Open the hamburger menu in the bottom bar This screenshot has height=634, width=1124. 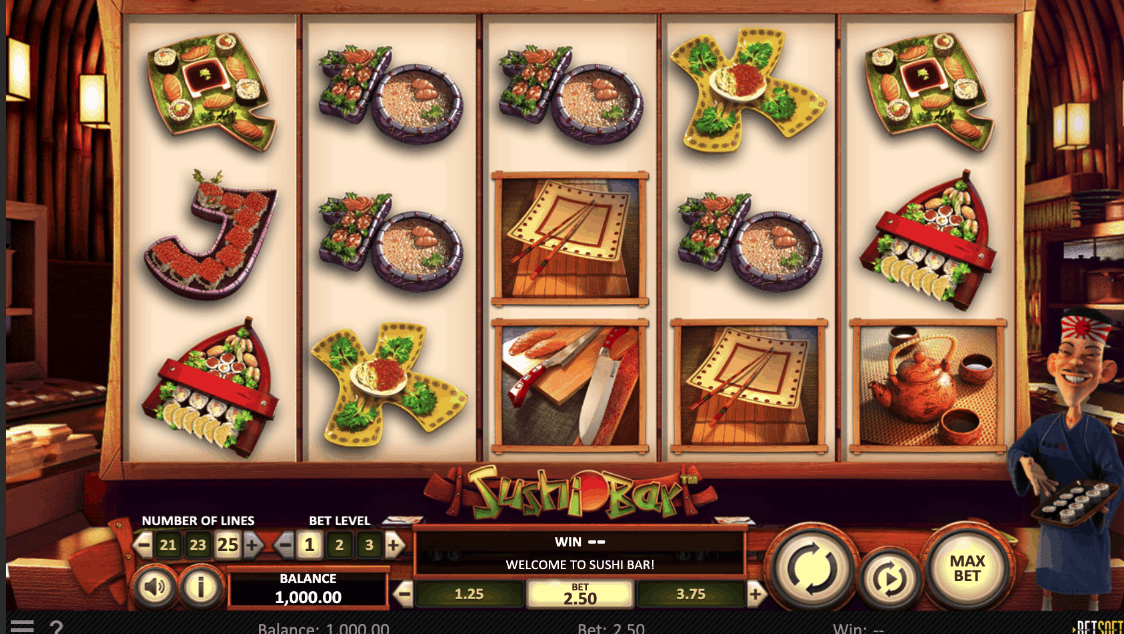[21, 627]
